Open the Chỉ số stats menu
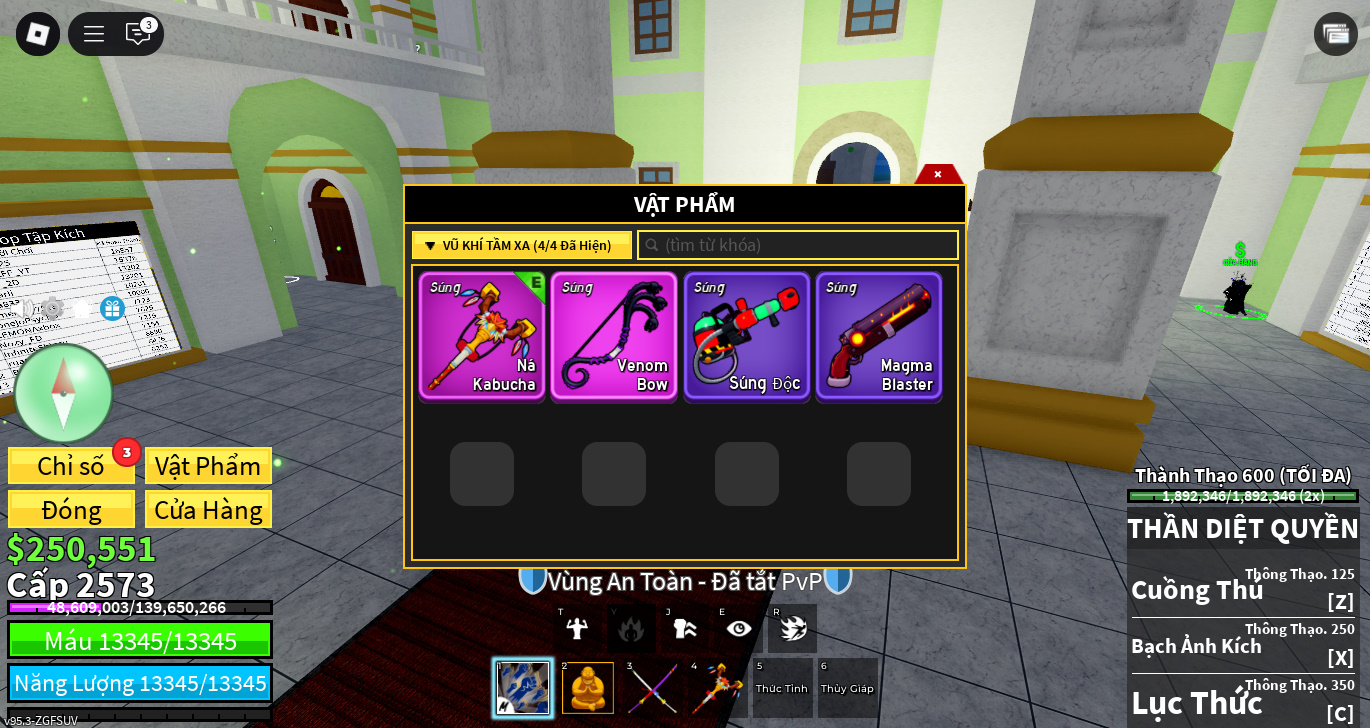 click(x=71, y=466)
